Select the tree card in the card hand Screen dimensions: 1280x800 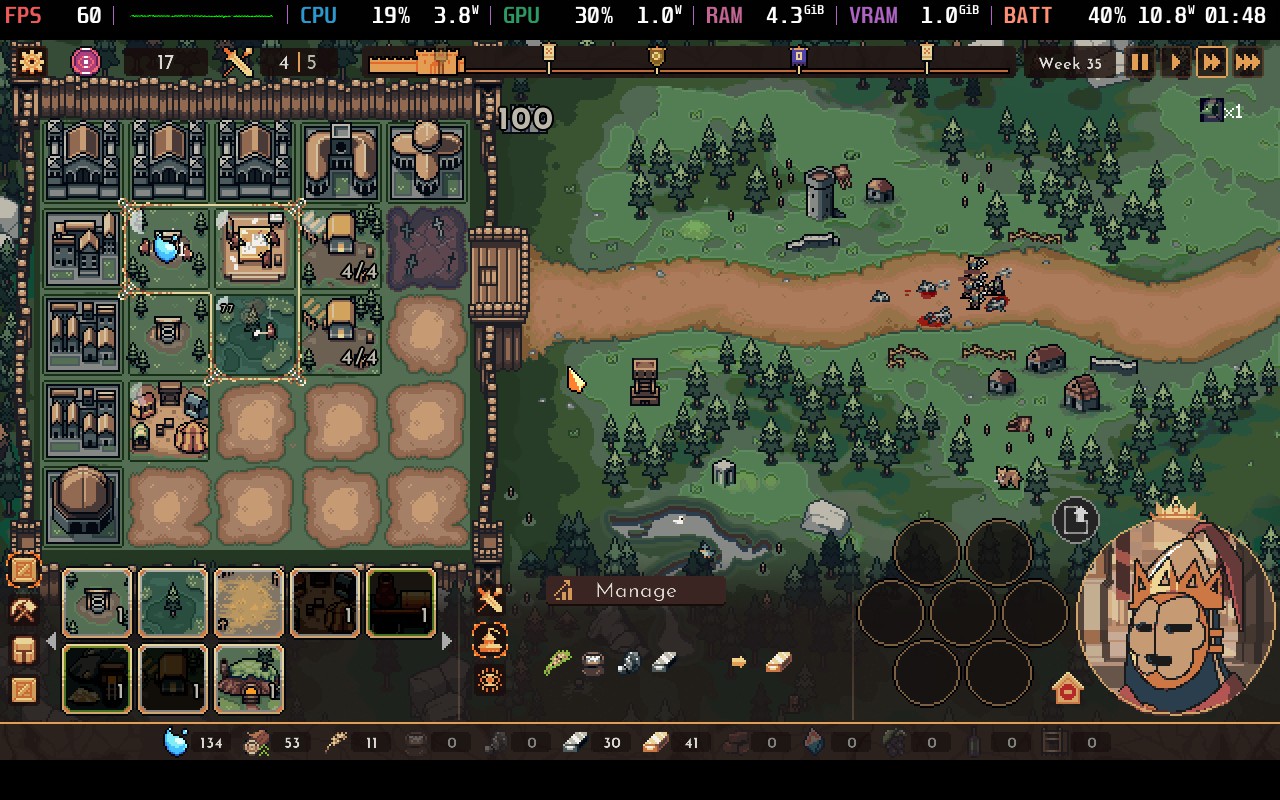[172, 601]
